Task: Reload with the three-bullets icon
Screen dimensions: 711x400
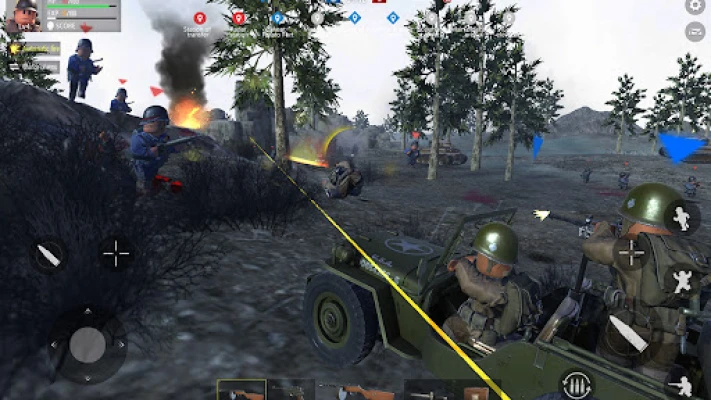Action: coord(575,385)
